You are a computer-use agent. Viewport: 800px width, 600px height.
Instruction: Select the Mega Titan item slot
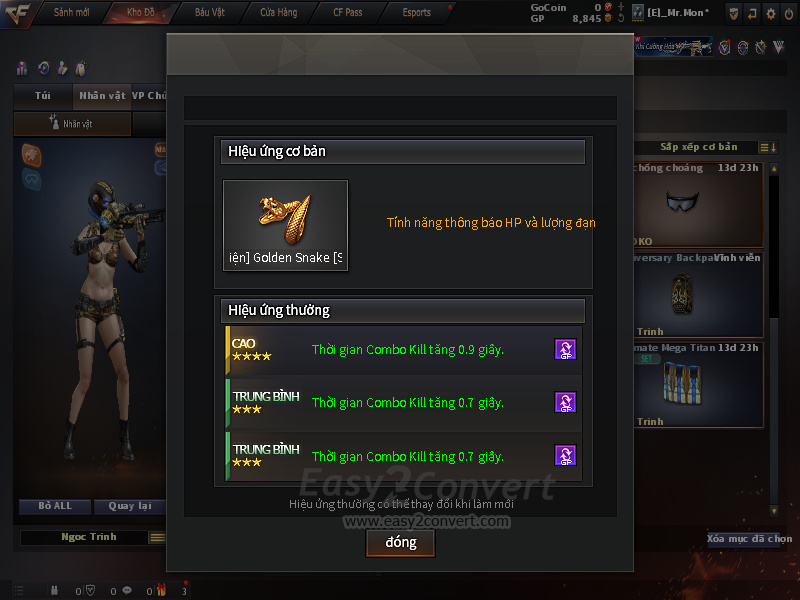[x=693, y=384]
